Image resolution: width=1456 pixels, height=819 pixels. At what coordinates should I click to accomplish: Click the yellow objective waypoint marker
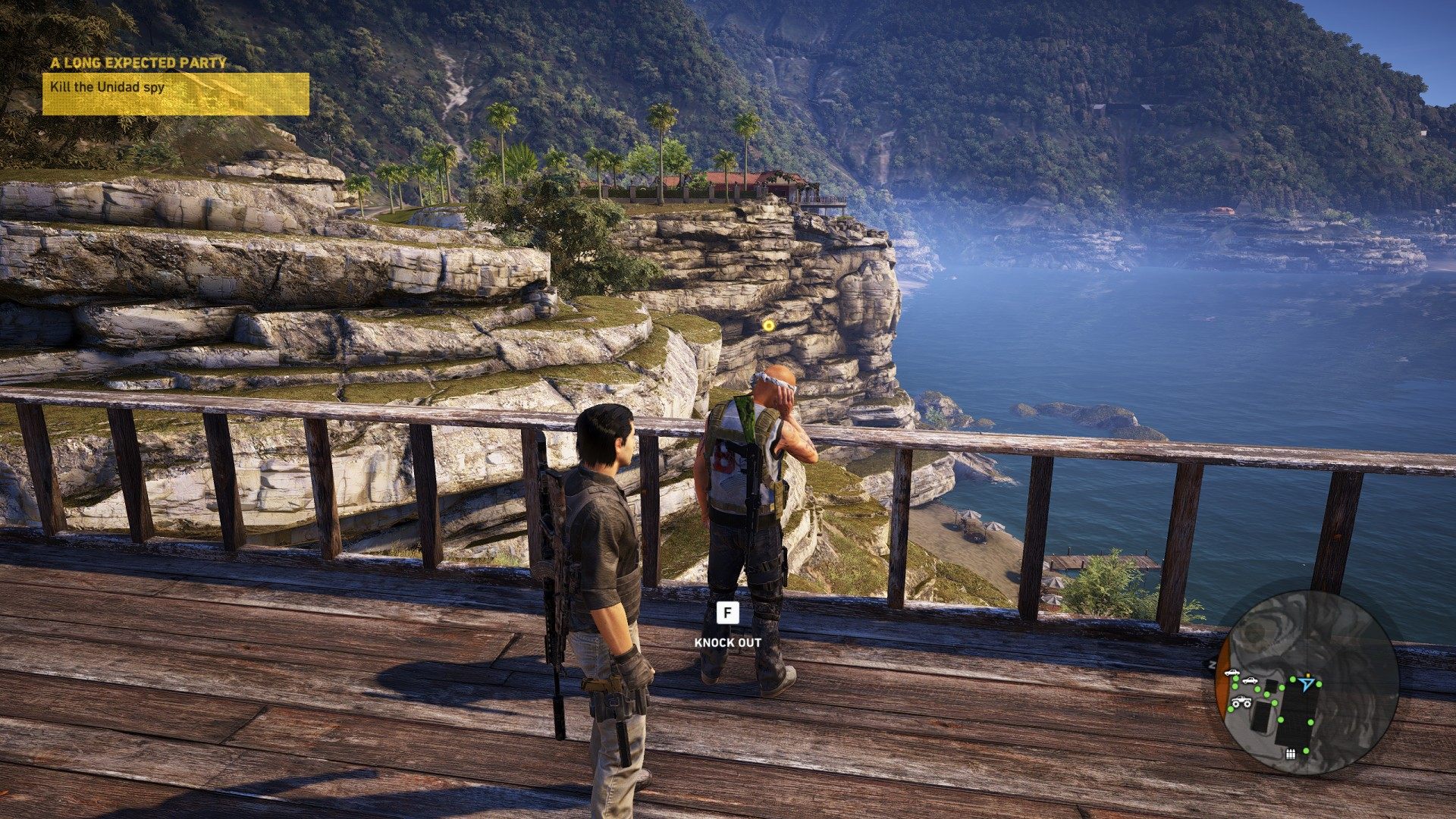click(769, 325)
